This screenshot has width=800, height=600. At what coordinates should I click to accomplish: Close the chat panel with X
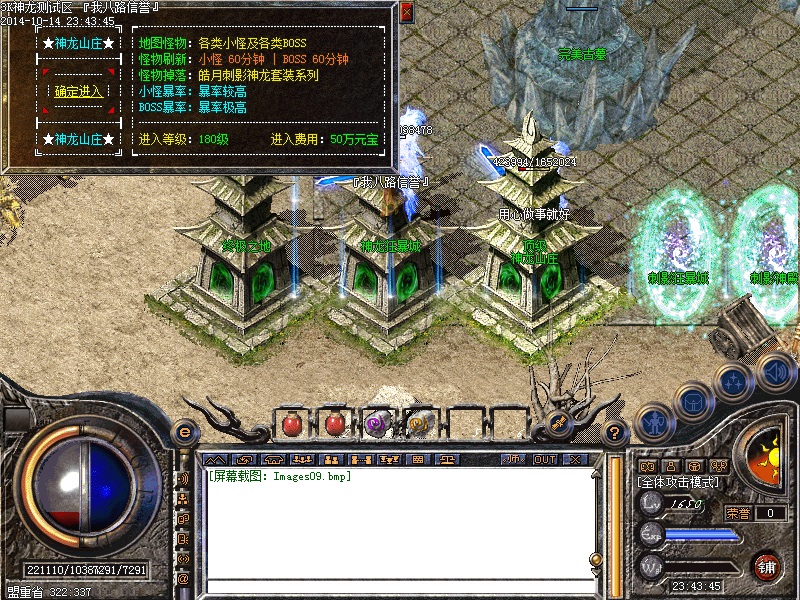click(x=575, y=459)
